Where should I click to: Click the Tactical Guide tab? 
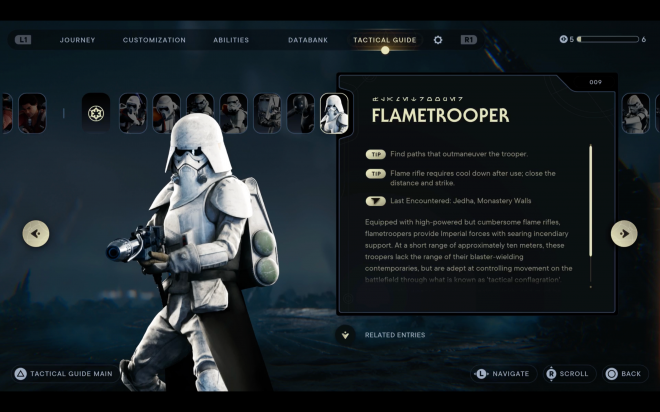384,40
